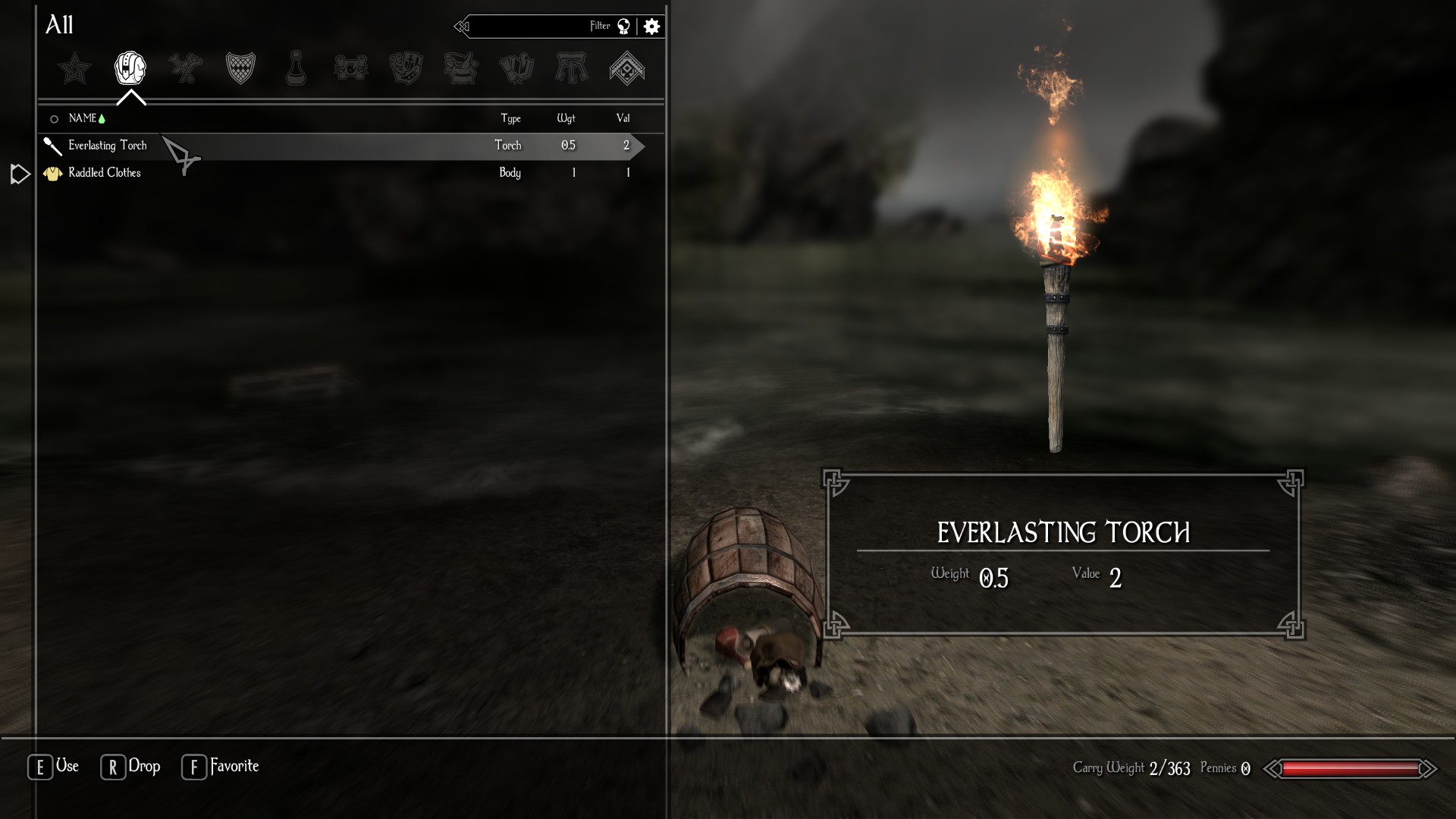This screenshot has height=819, width=1456.
Task: Switch to the Books category tab
Action: pos(516,68)
